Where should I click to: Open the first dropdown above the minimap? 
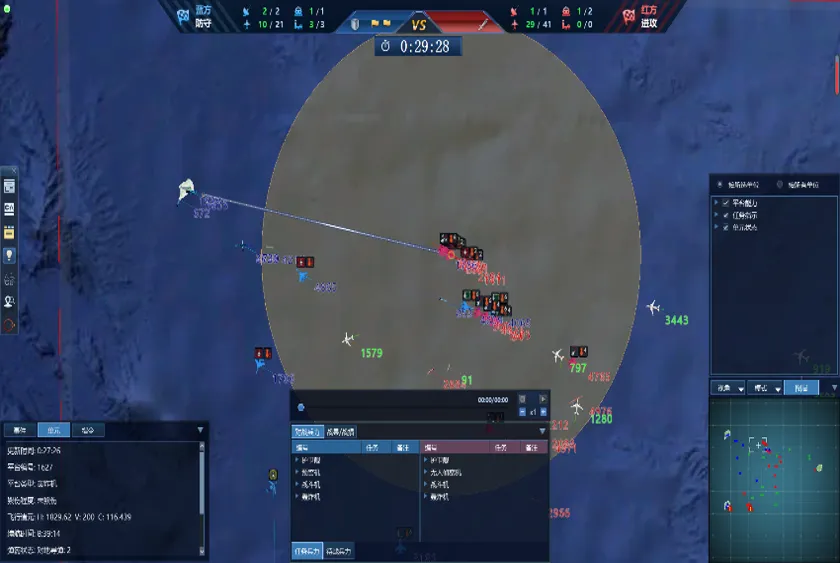(x=727, y=387)
